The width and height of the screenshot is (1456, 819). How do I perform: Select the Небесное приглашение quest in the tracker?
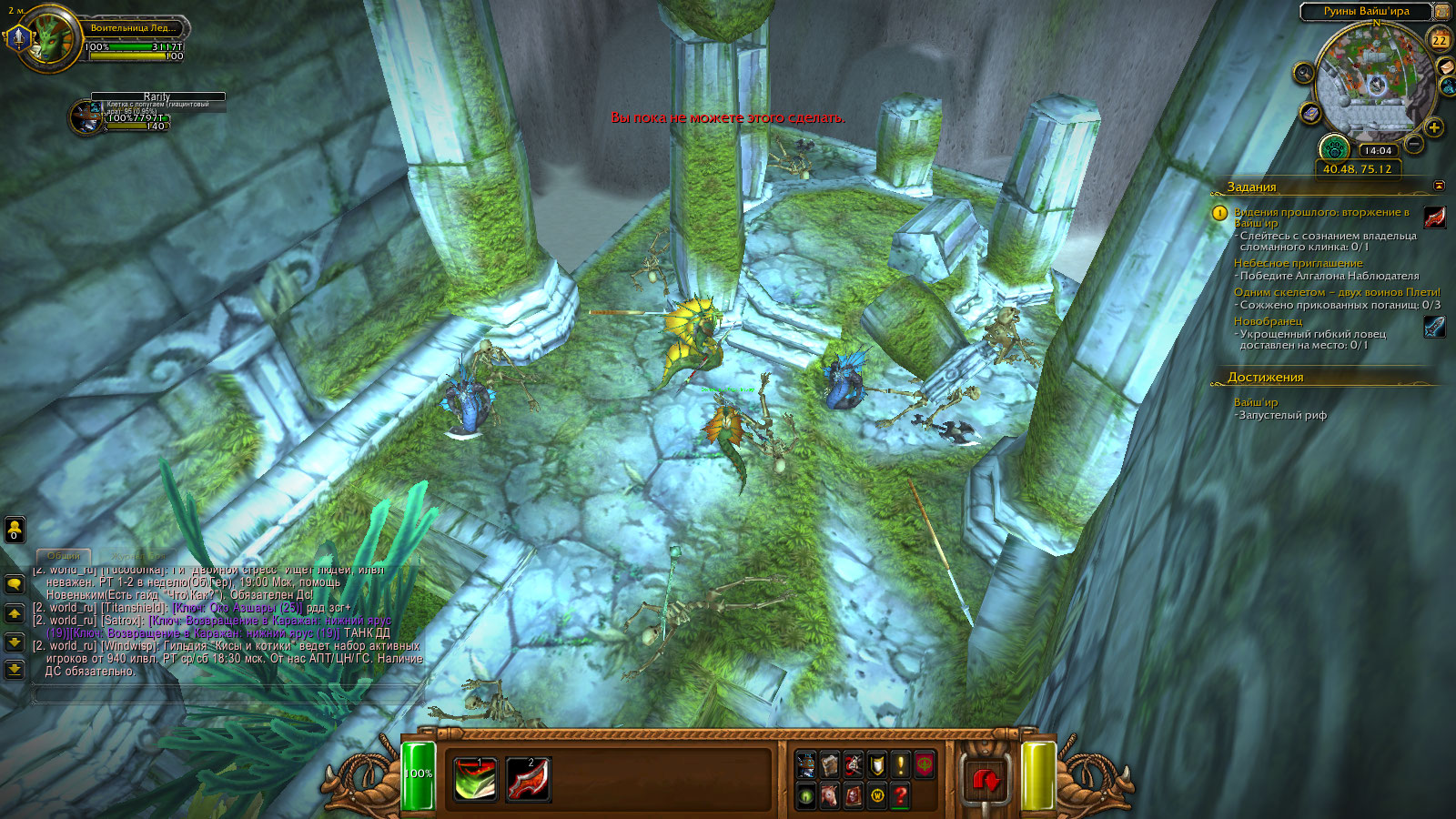click(1298, 263)
